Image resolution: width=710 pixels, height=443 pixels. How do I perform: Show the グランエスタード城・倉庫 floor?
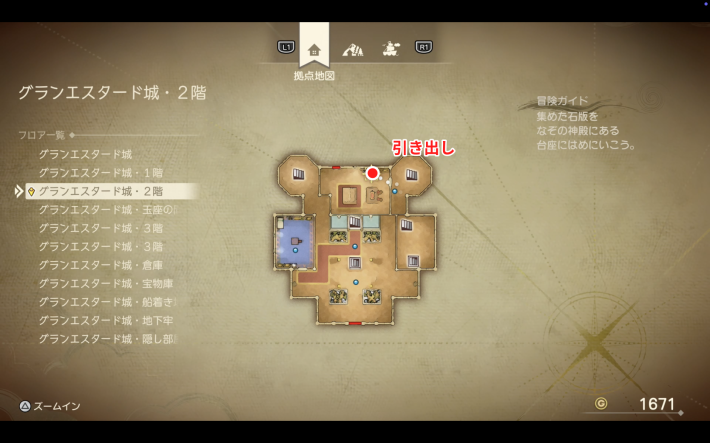coord(100,264)
